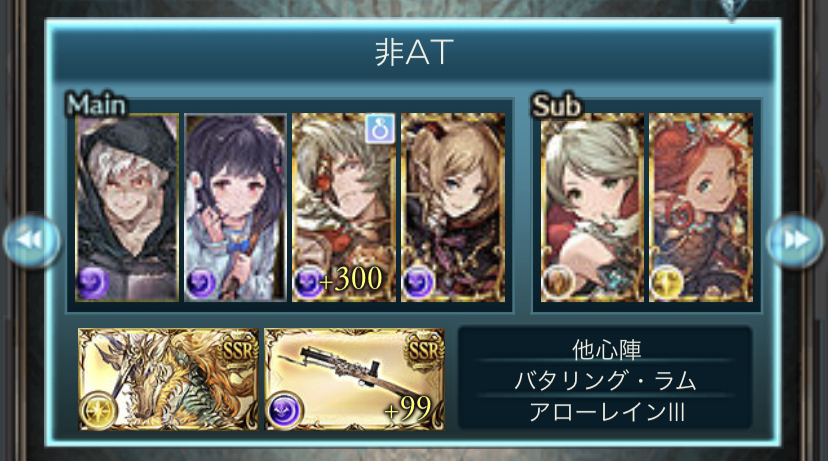Click the 非AT party name header
Viewport: 828px width, 461px height.
tap(413, 52)
